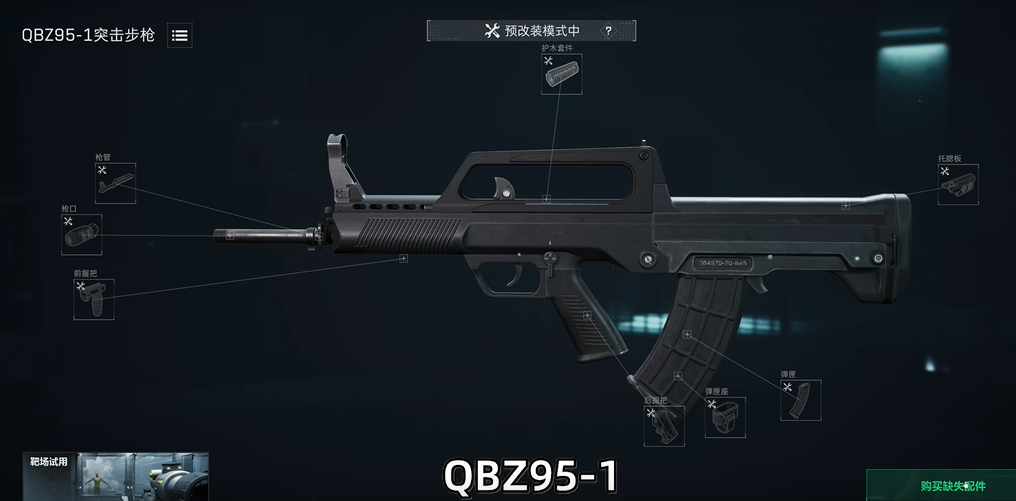Open the list menu beside QBZ95-1突击步枪
Viewport: 1016px width, 501px height.
pos(180,35)
